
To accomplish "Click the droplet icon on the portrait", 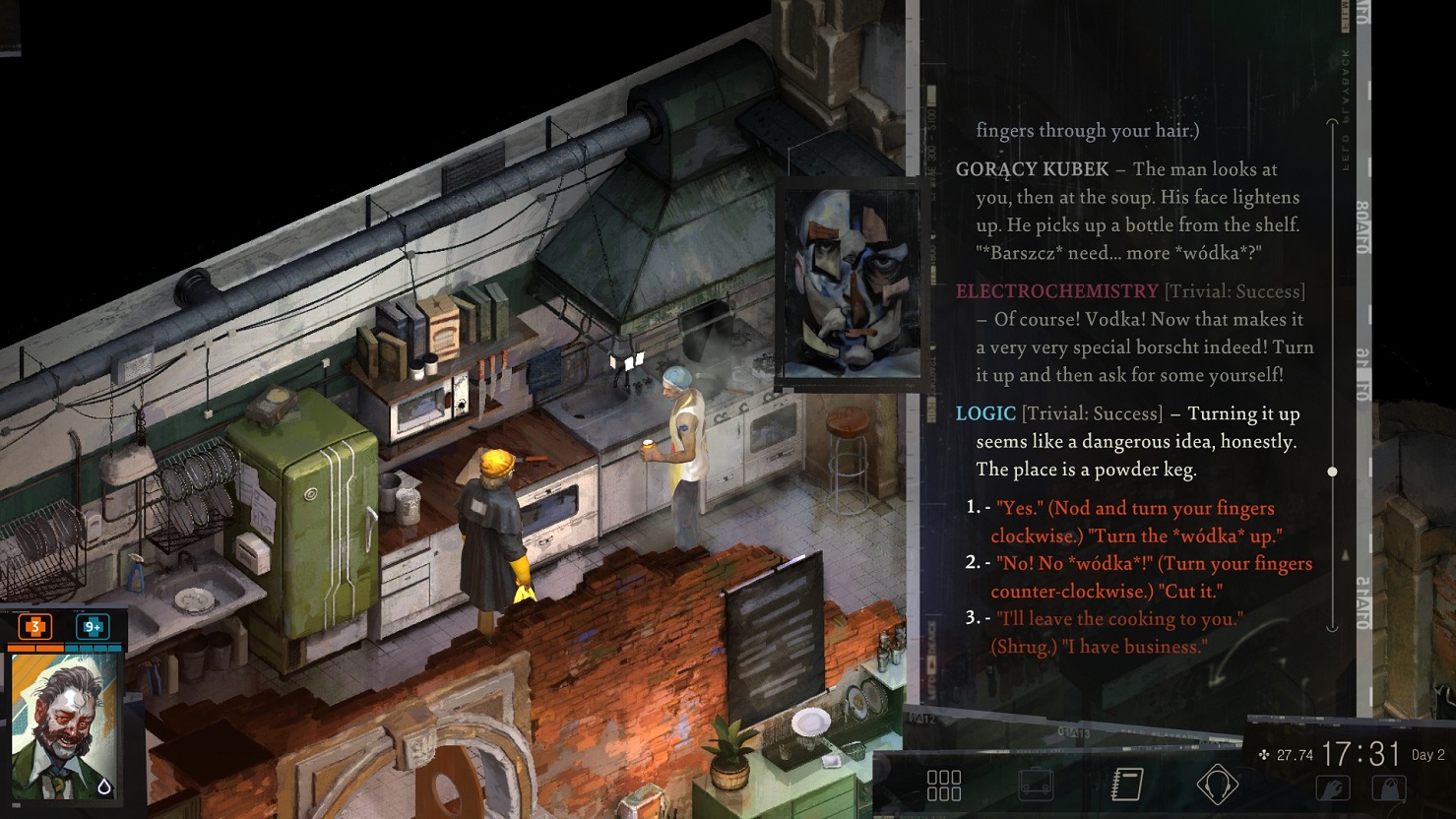I will 104,786.
